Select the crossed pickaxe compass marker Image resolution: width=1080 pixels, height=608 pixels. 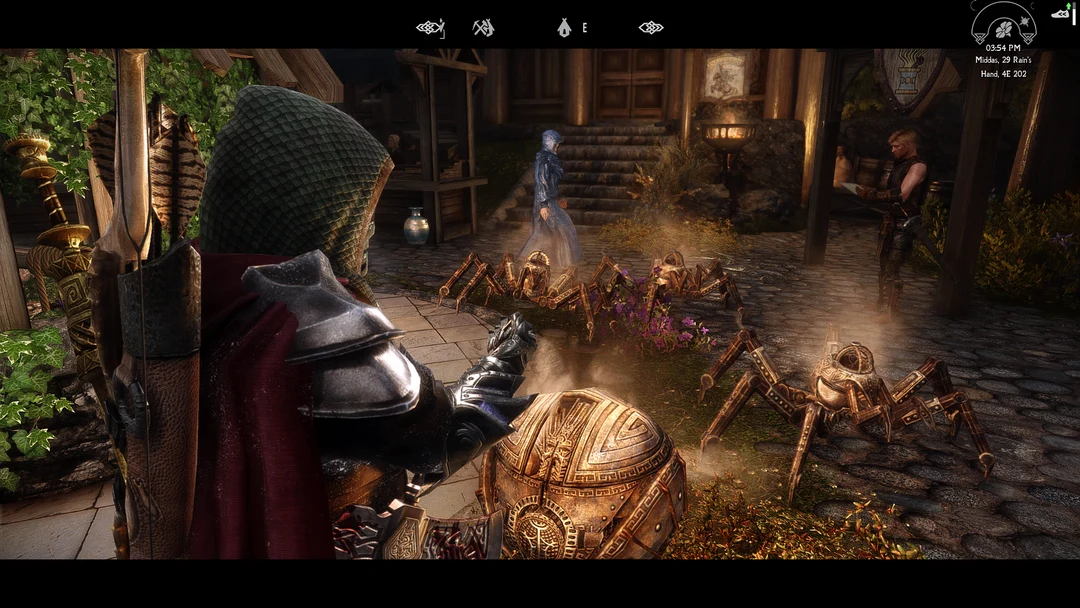click(483, 28)
